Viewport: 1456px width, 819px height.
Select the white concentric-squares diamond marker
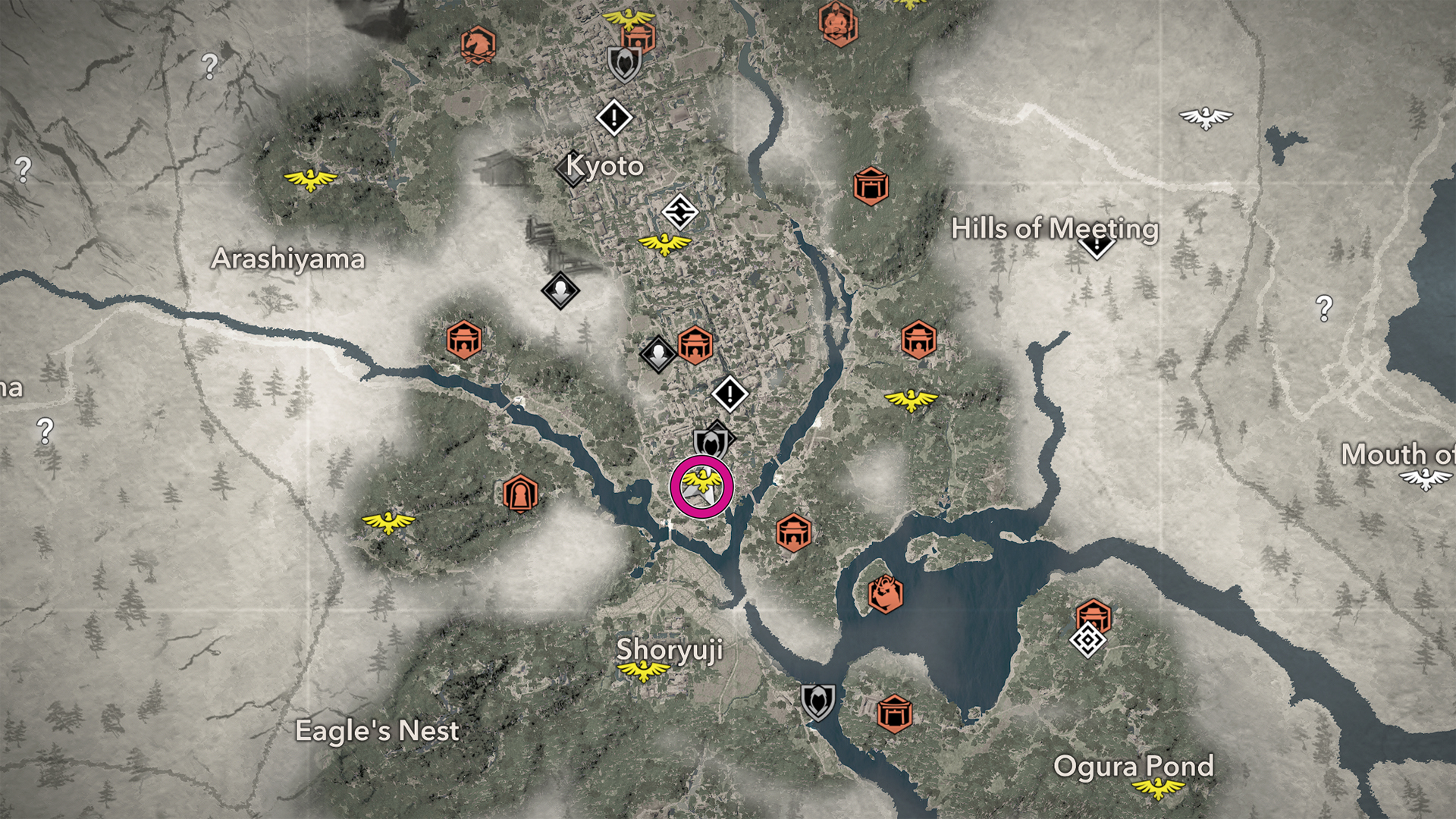point(1087,641)
